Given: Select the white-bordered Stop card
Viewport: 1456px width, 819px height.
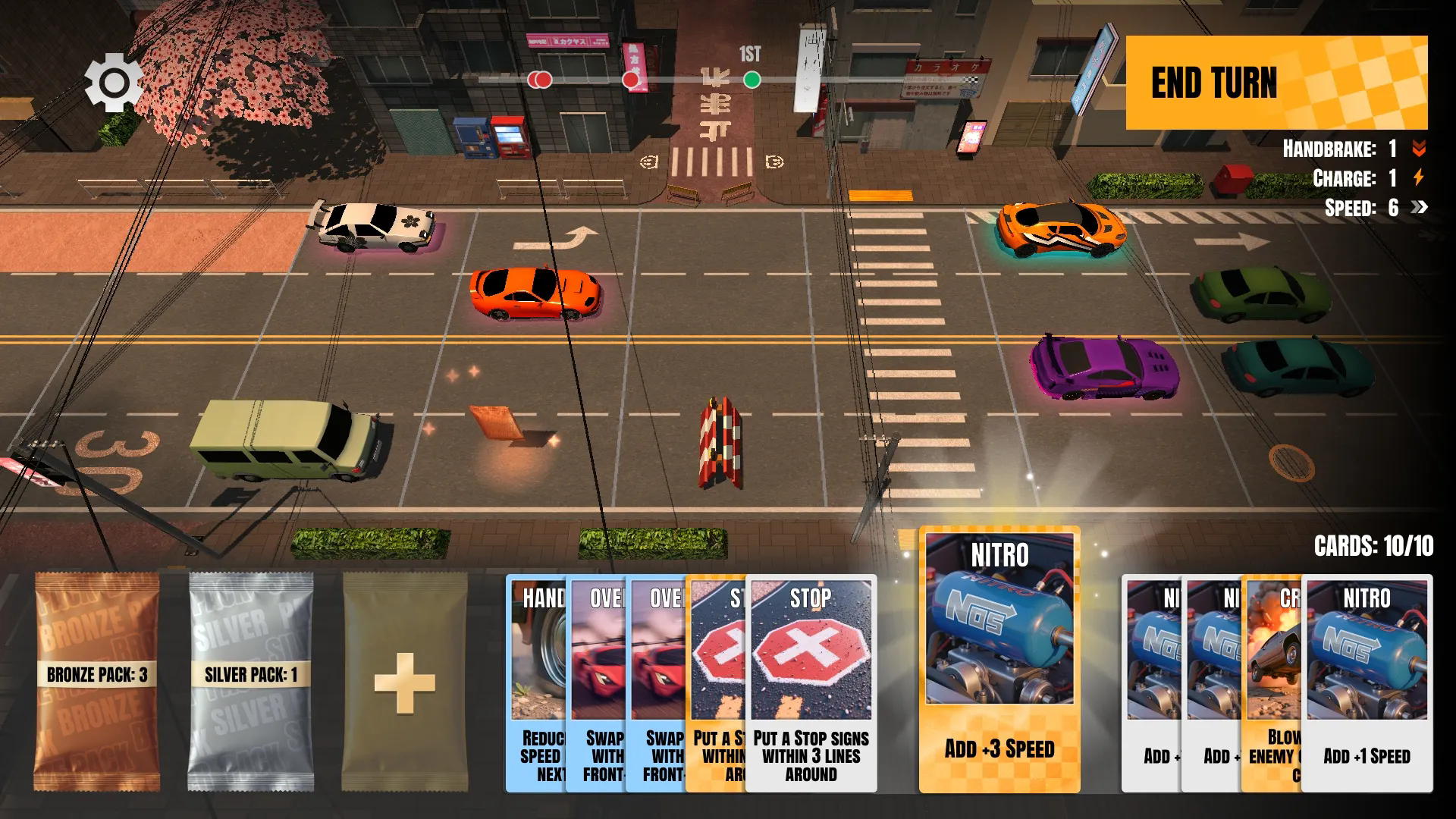Looking at the screenshot, I should (x=811, y=682).
